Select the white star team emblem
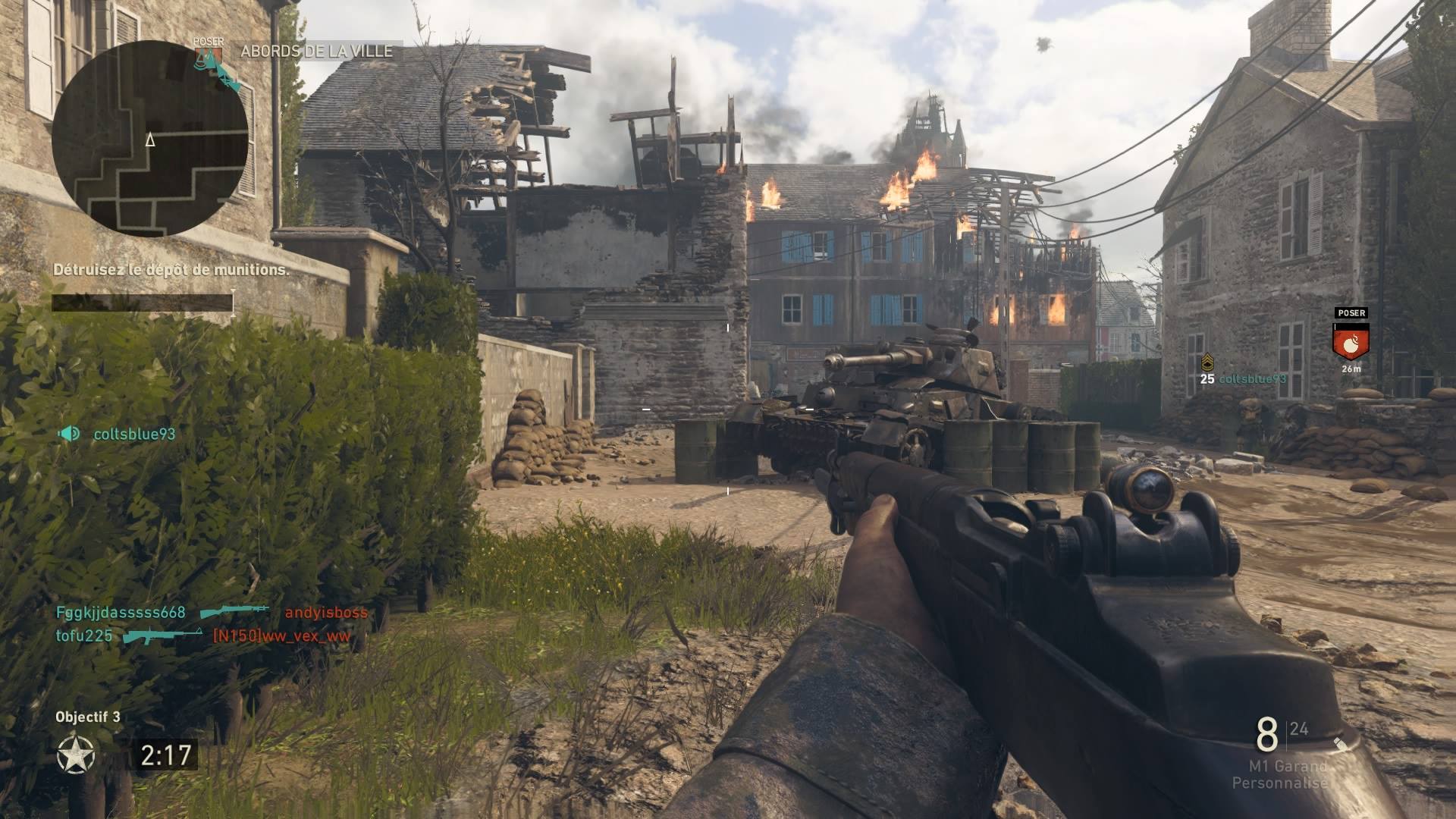Viewport: 1456px width, 819px height. (77, 755)
